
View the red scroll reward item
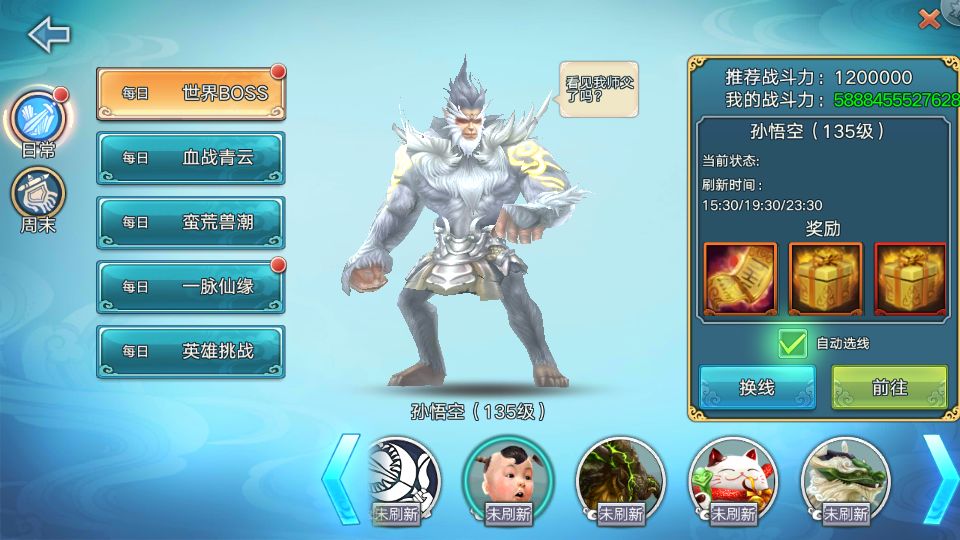point(740,279)
